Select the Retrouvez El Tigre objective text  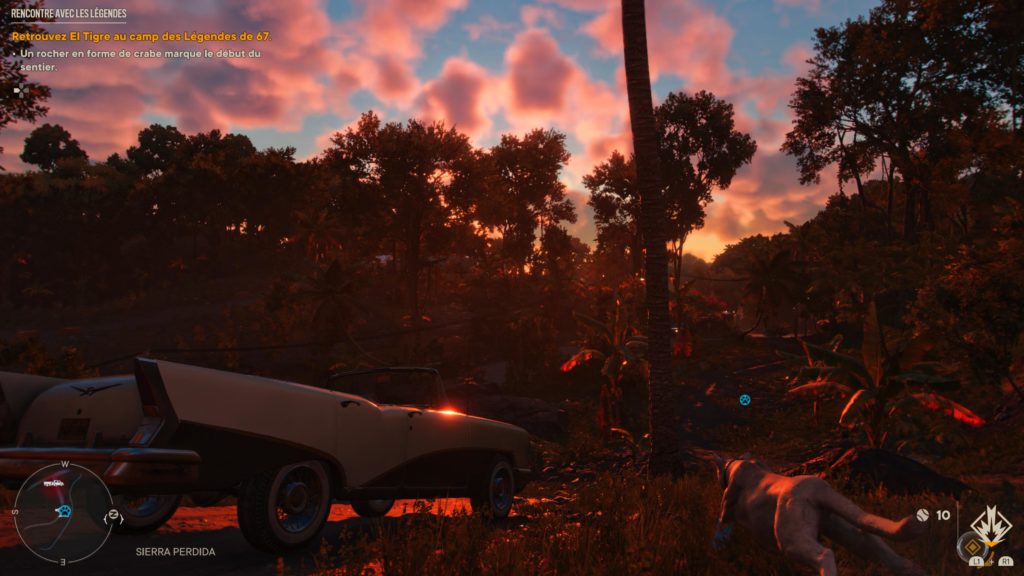[141, 37]
